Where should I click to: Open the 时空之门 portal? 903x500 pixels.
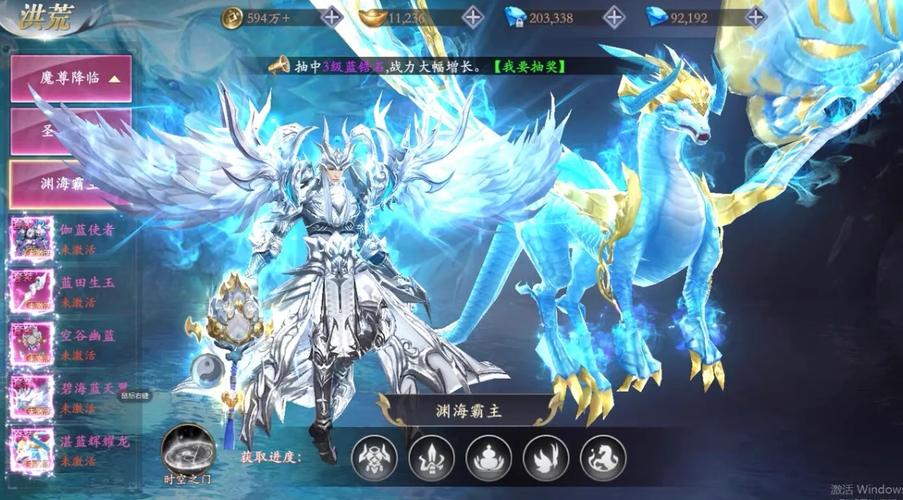click(189, 450)
